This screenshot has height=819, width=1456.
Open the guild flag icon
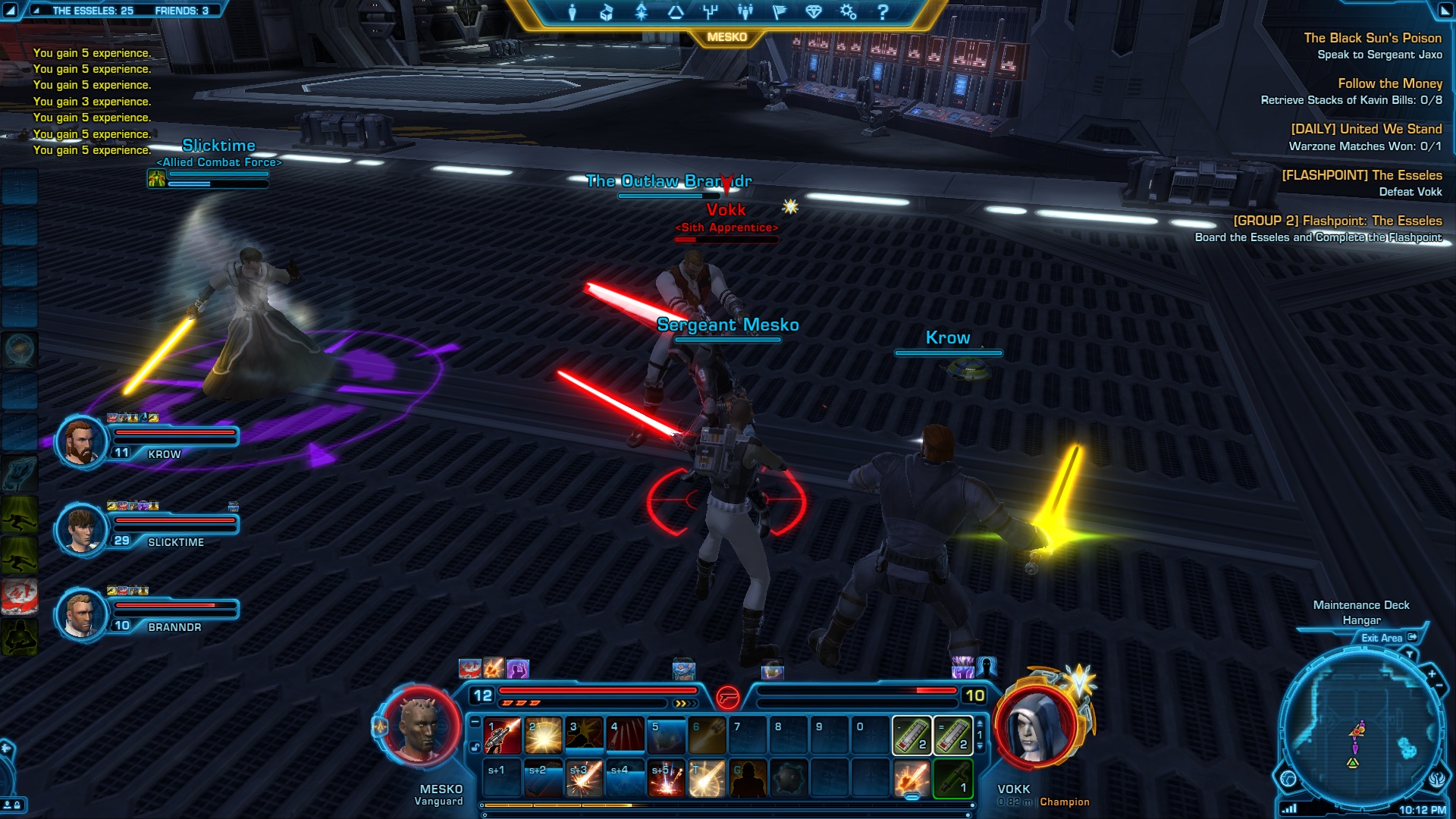[x=779, y=12]
